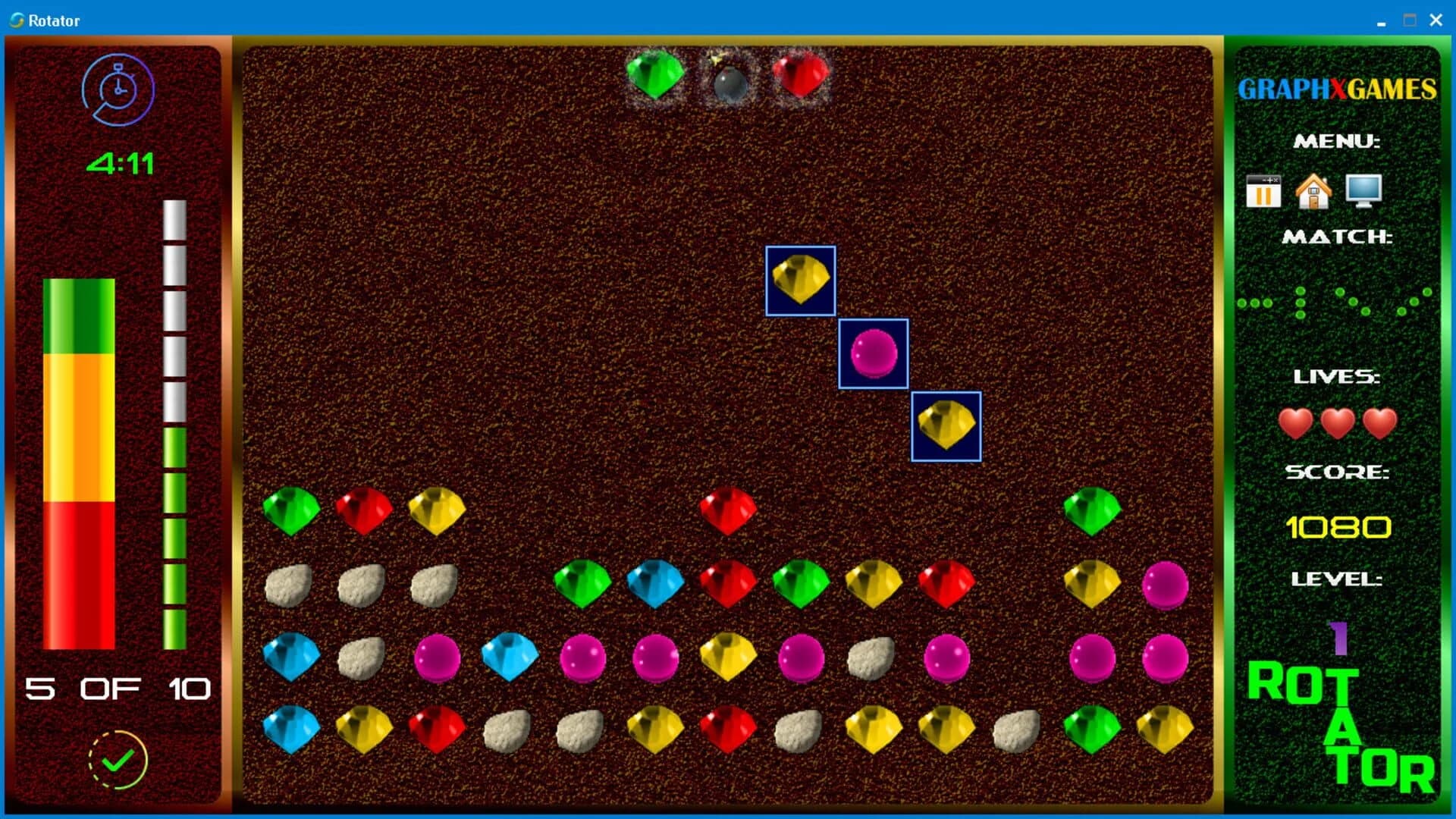Click the GRAPHXGAMES logo
The height and width of the screenshot is (819, 1456).
pyautogui.click(x=1337, y=89)
